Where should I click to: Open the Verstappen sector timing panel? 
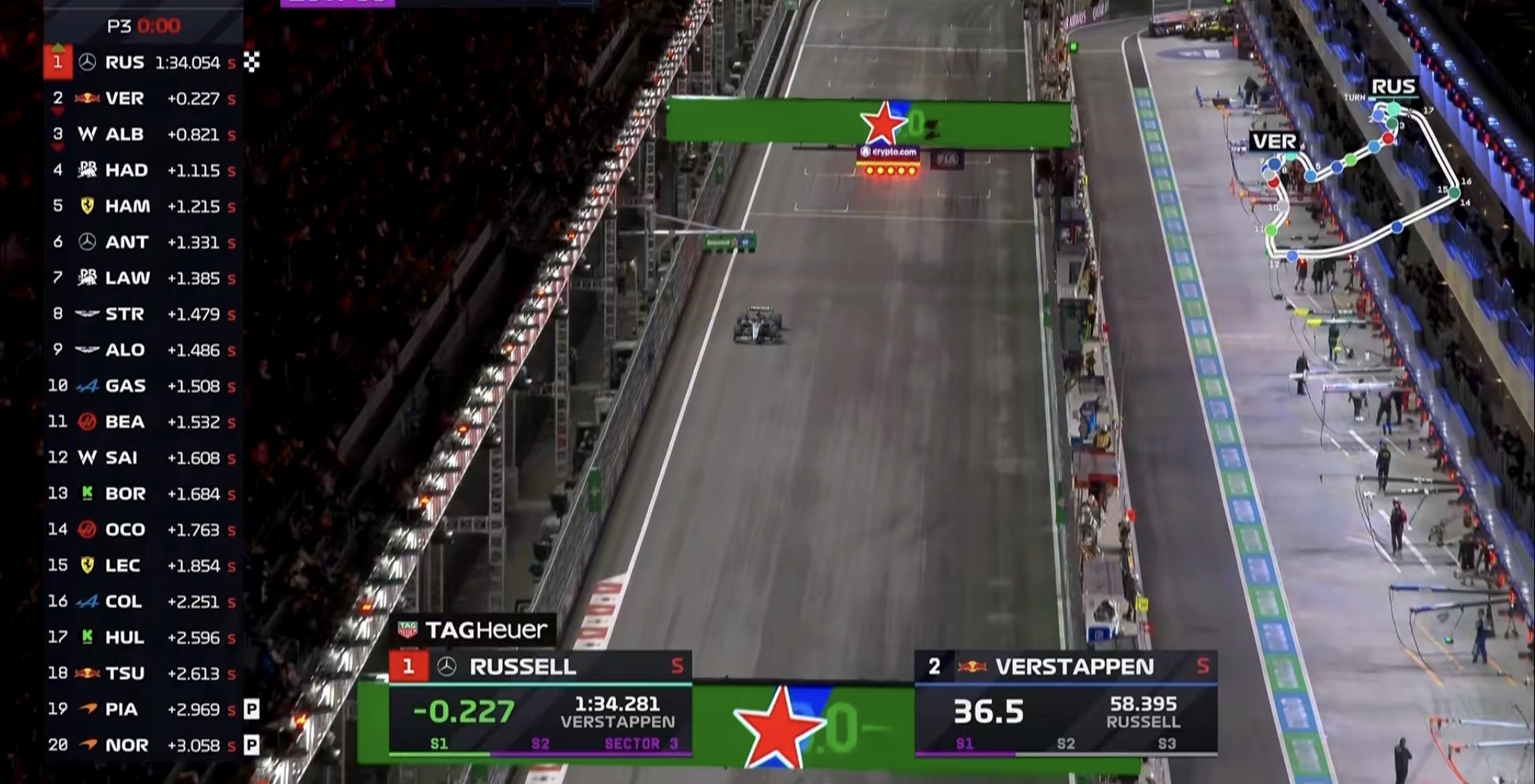(1065, 703)
